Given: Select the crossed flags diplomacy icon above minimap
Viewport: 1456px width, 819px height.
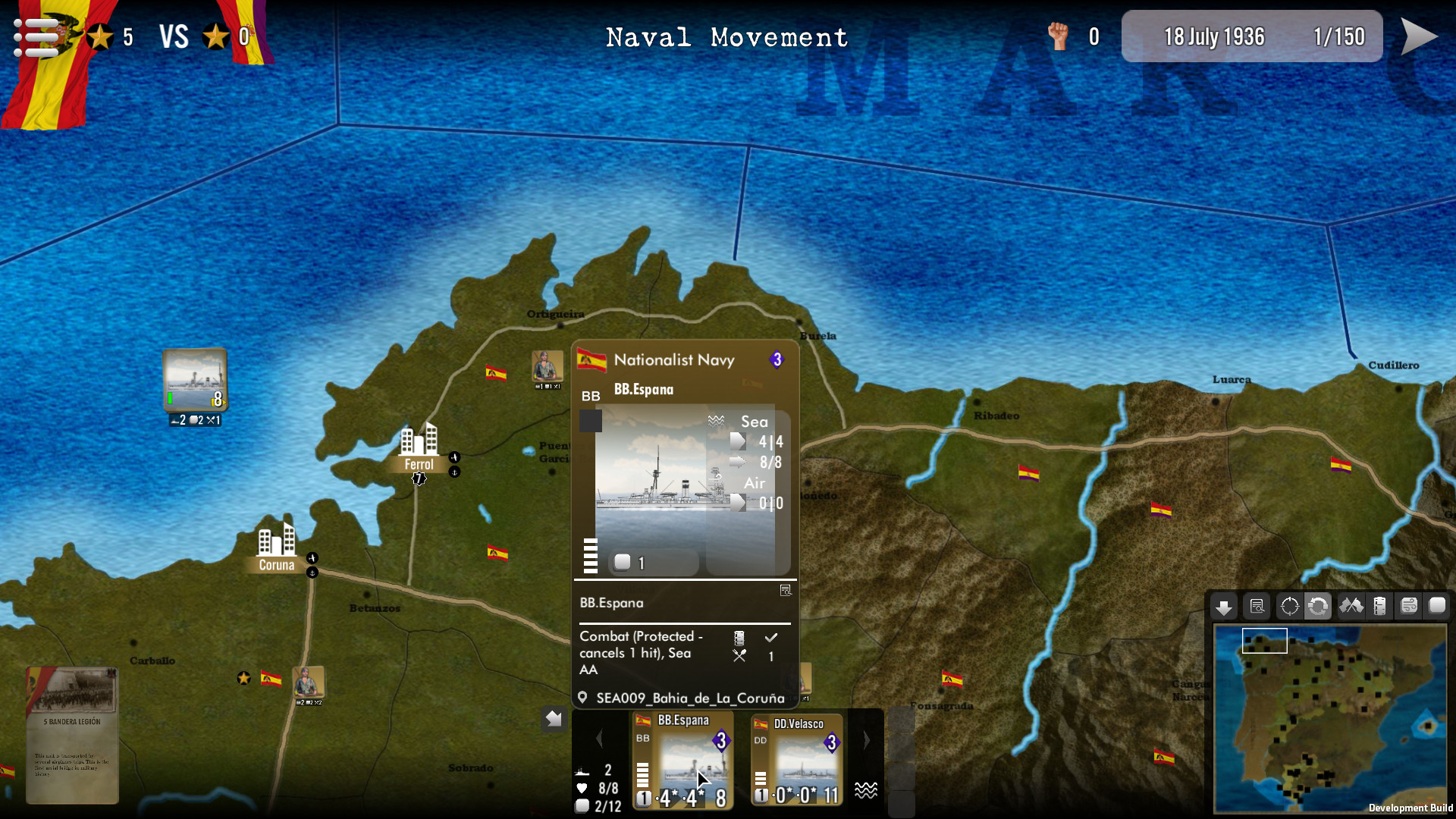Looking at the screenshot, I should 1350,606.
